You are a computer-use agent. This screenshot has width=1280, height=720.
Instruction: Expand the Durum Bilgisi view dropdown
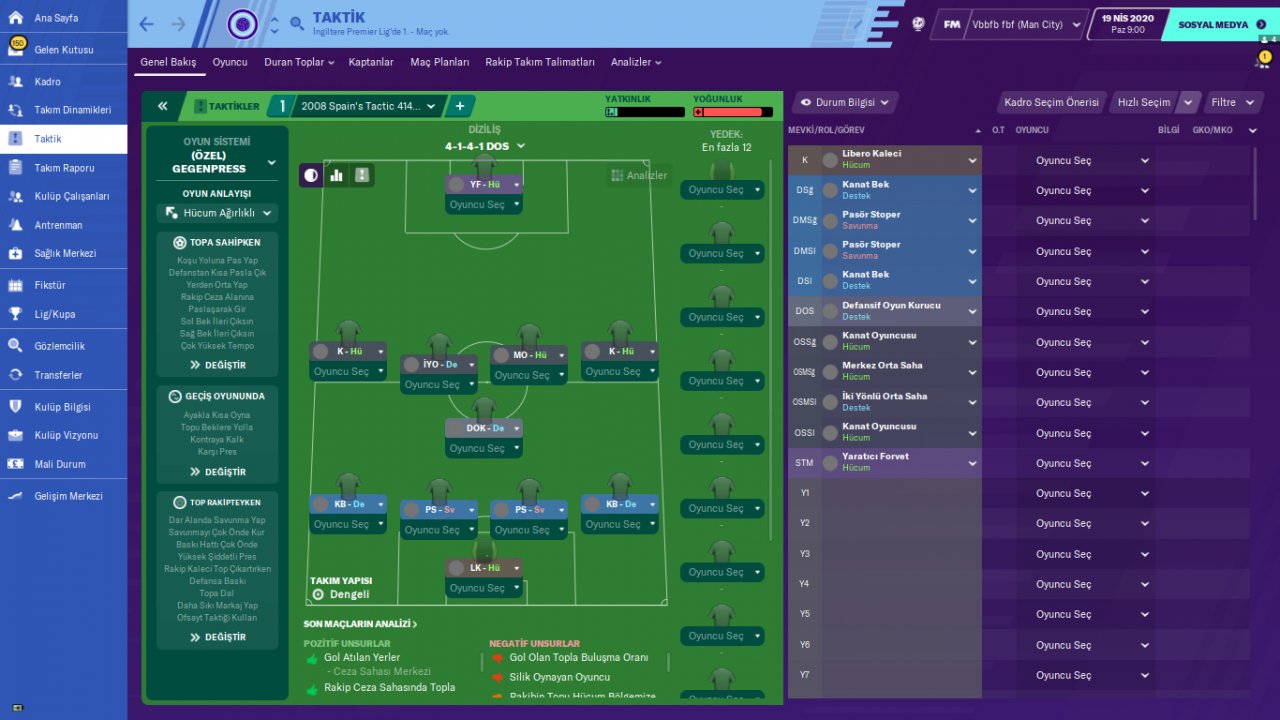[845, 102]
